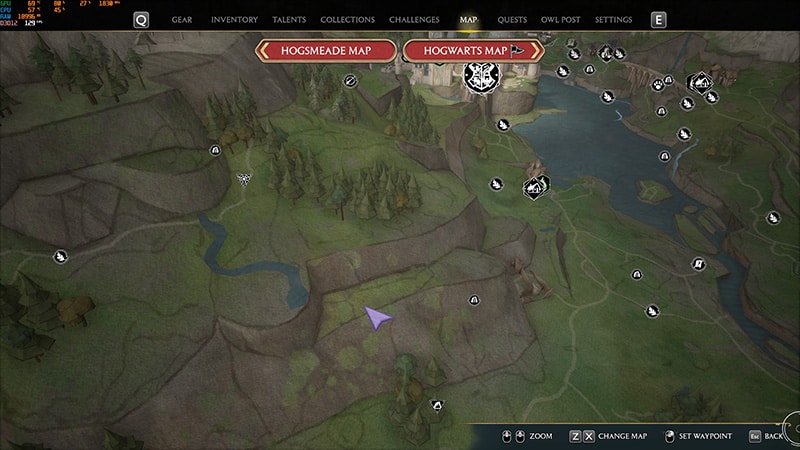Select the hamlet marker on the lake's western shore
Image resolution: width=800 pixels, height=450 pixels.
(536, 185)
